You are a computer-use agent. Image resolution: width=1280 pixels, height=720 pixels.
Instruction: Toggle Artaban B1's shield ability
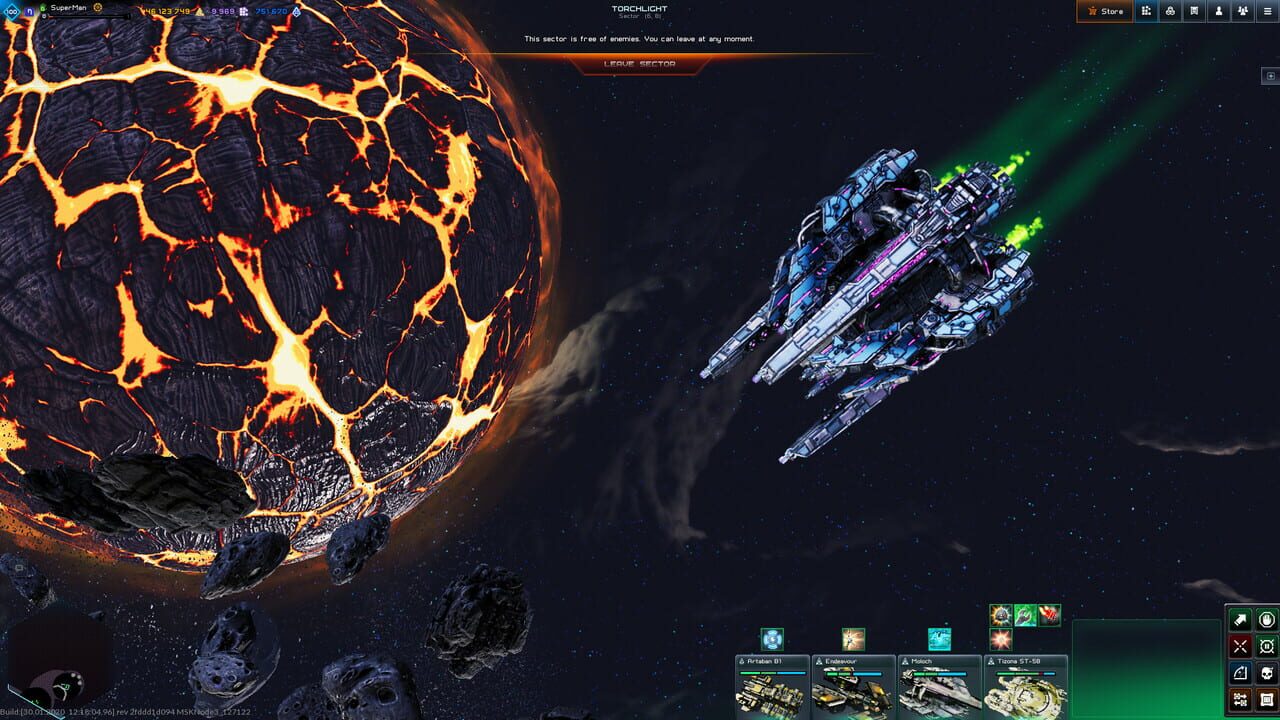click(x=771, y=640)
